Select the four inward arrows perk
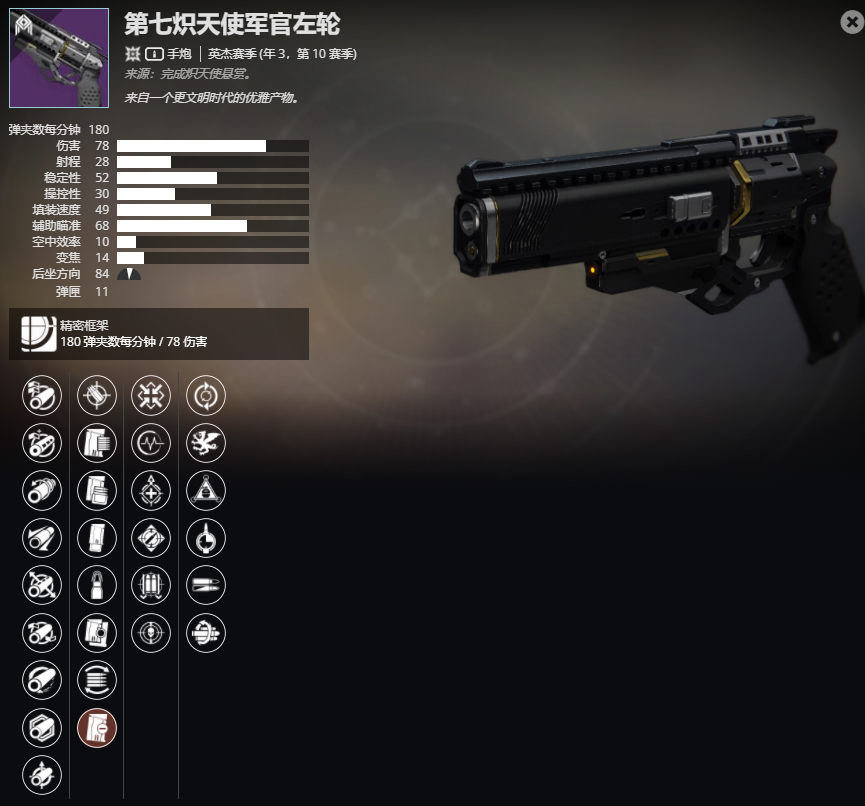 pyautogui.click(x=151, y=395)
